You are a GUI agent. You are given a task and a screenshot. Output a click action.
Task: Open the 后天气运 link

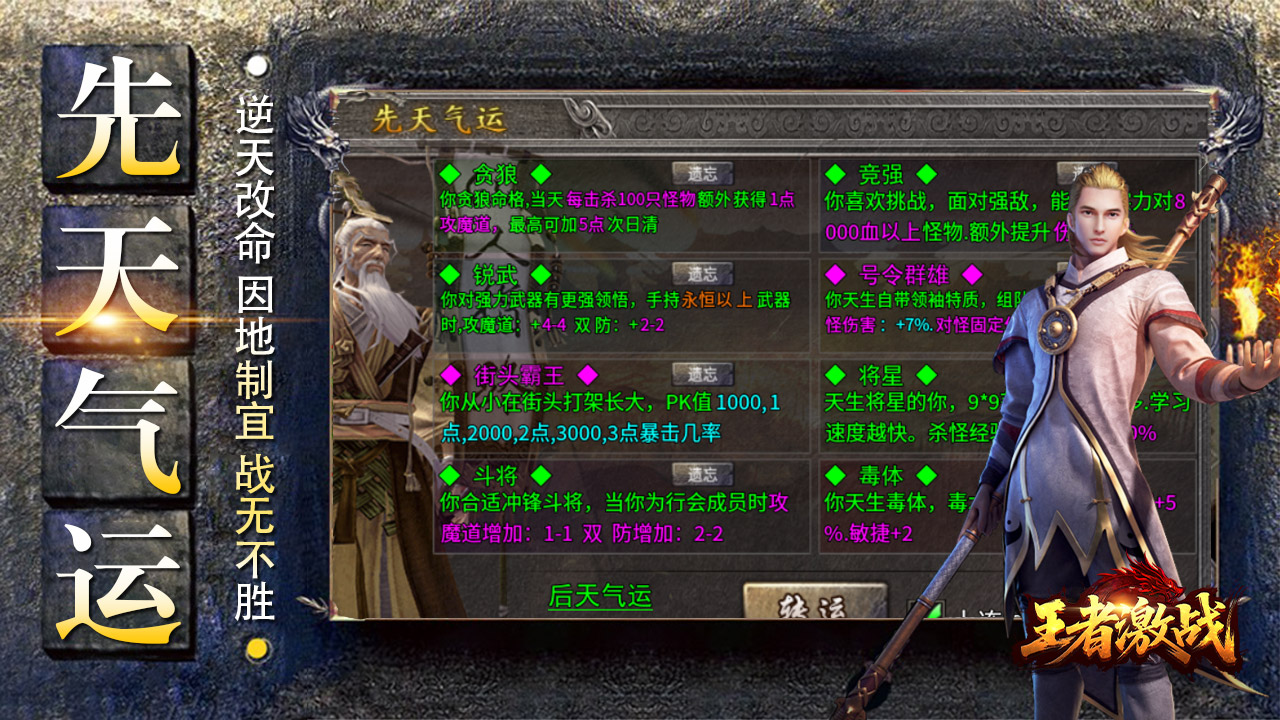click(x=600, y=598)
